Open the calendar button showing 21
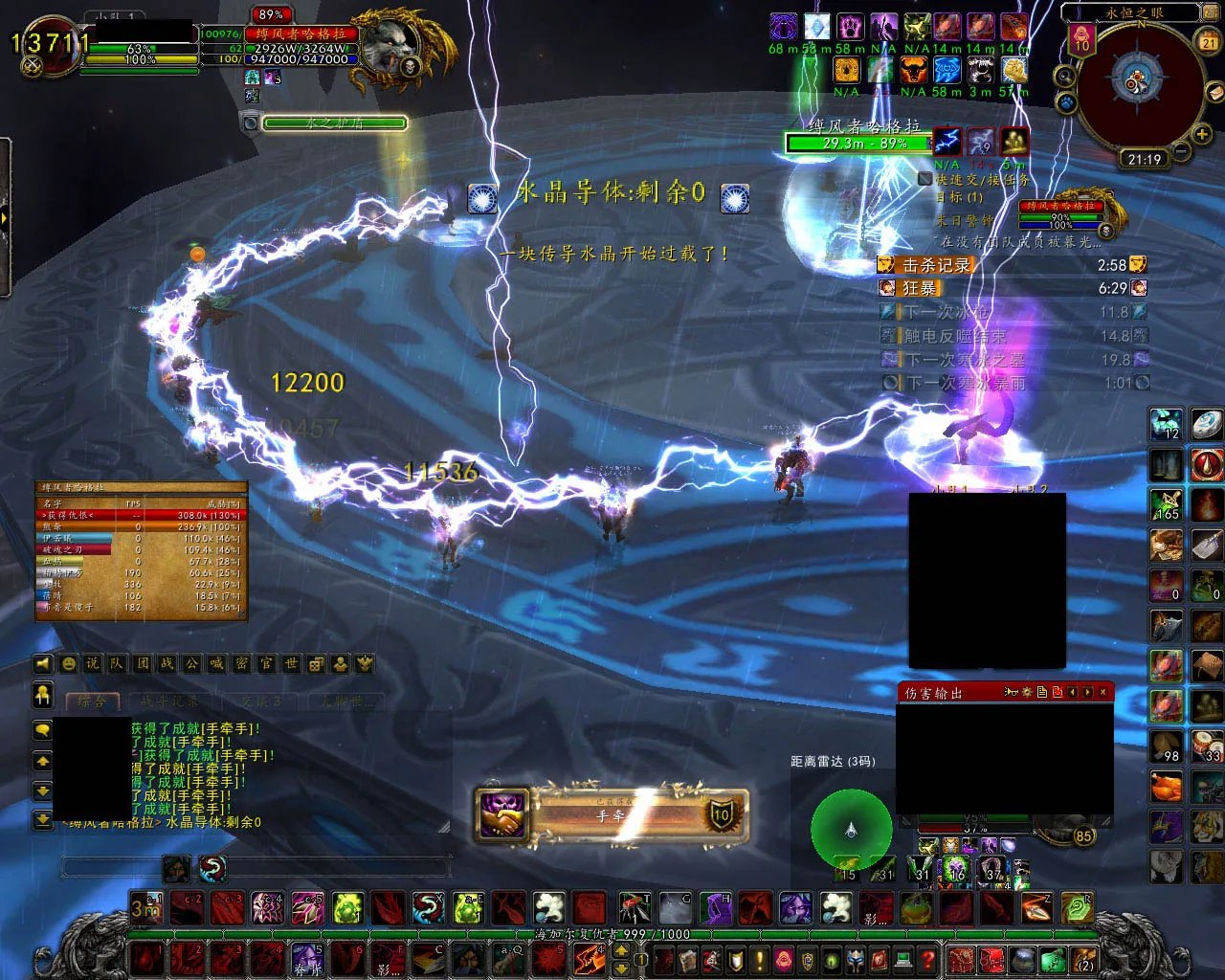 click(x=1209, y=41)
